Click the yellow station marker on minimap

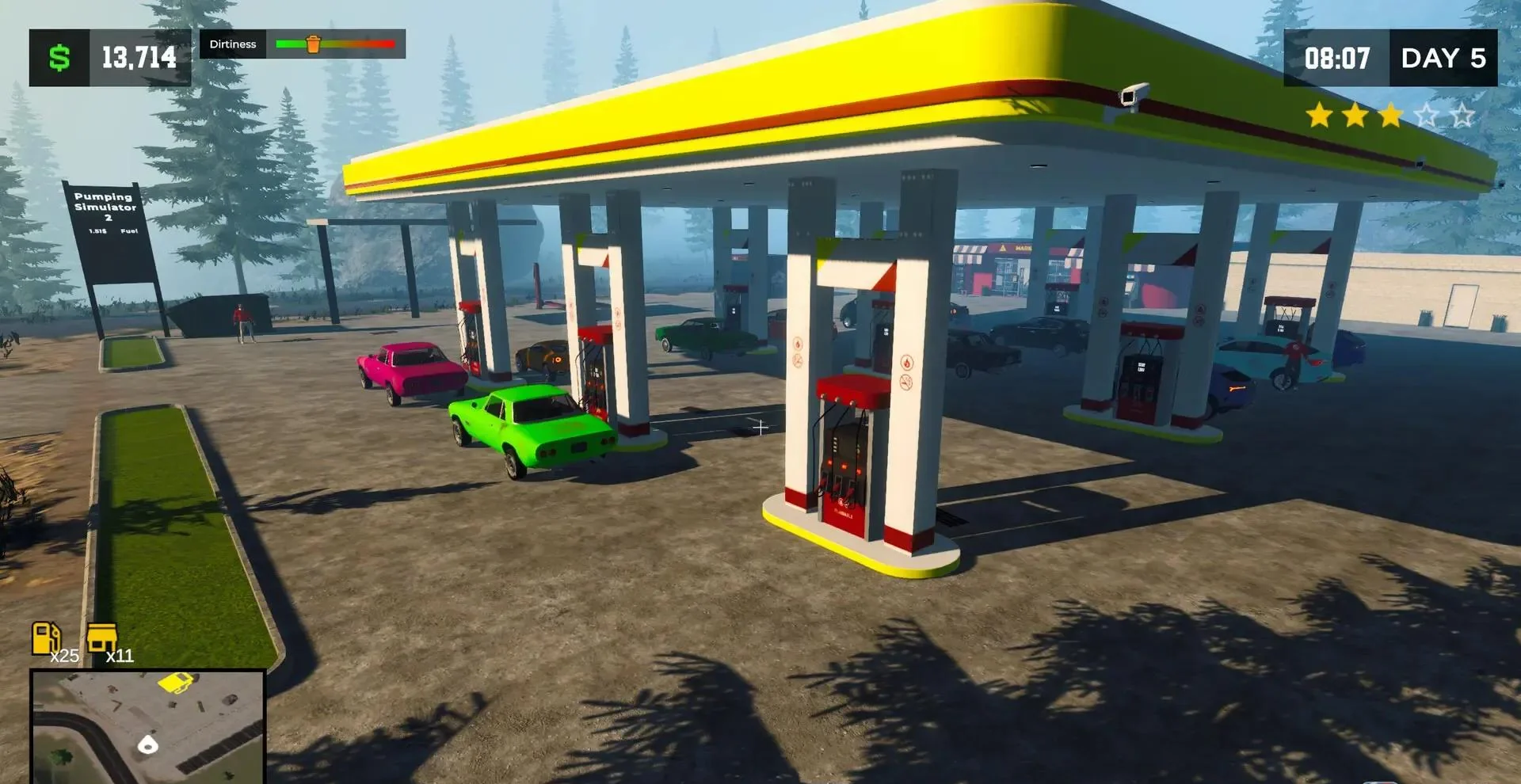(x=177, y=682)
